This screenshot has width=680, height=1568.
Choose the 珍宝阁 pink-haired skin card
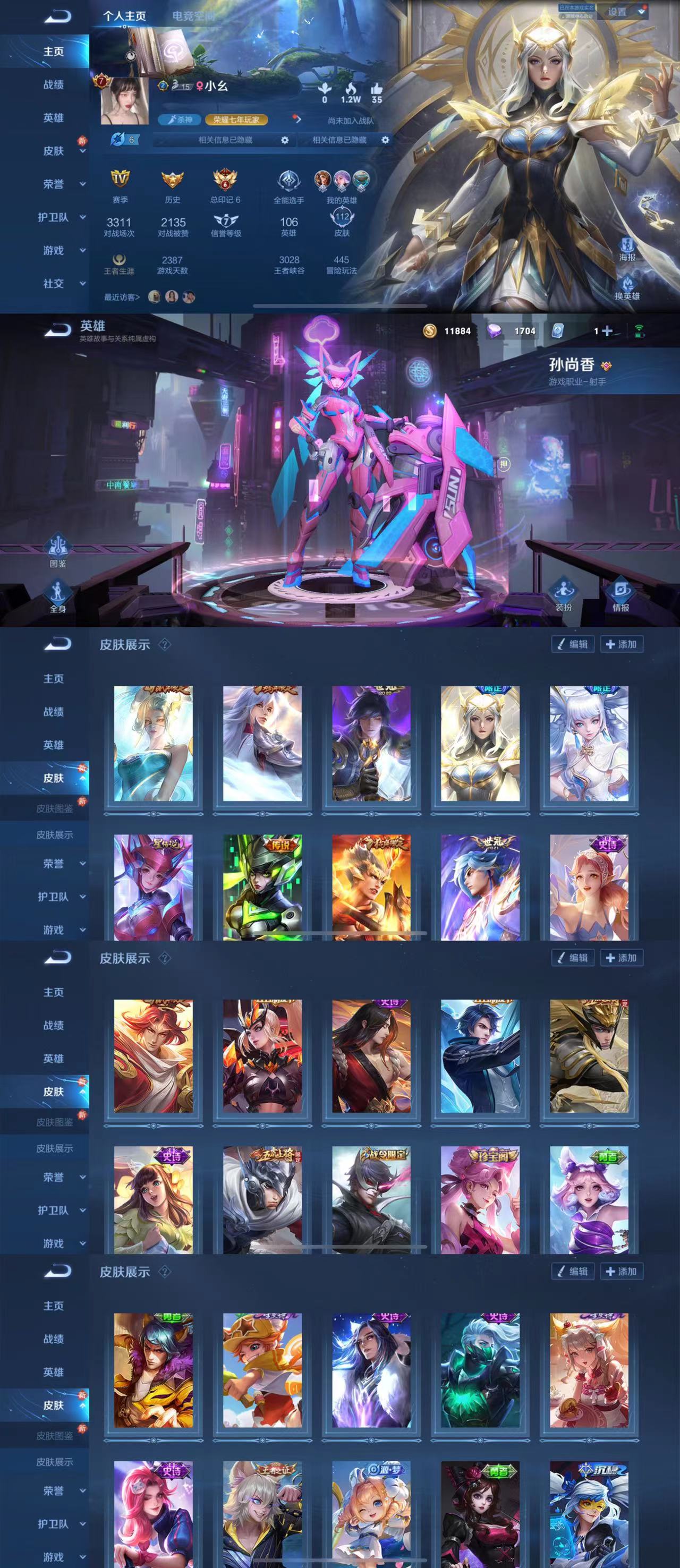click(x=480, y=1199)
